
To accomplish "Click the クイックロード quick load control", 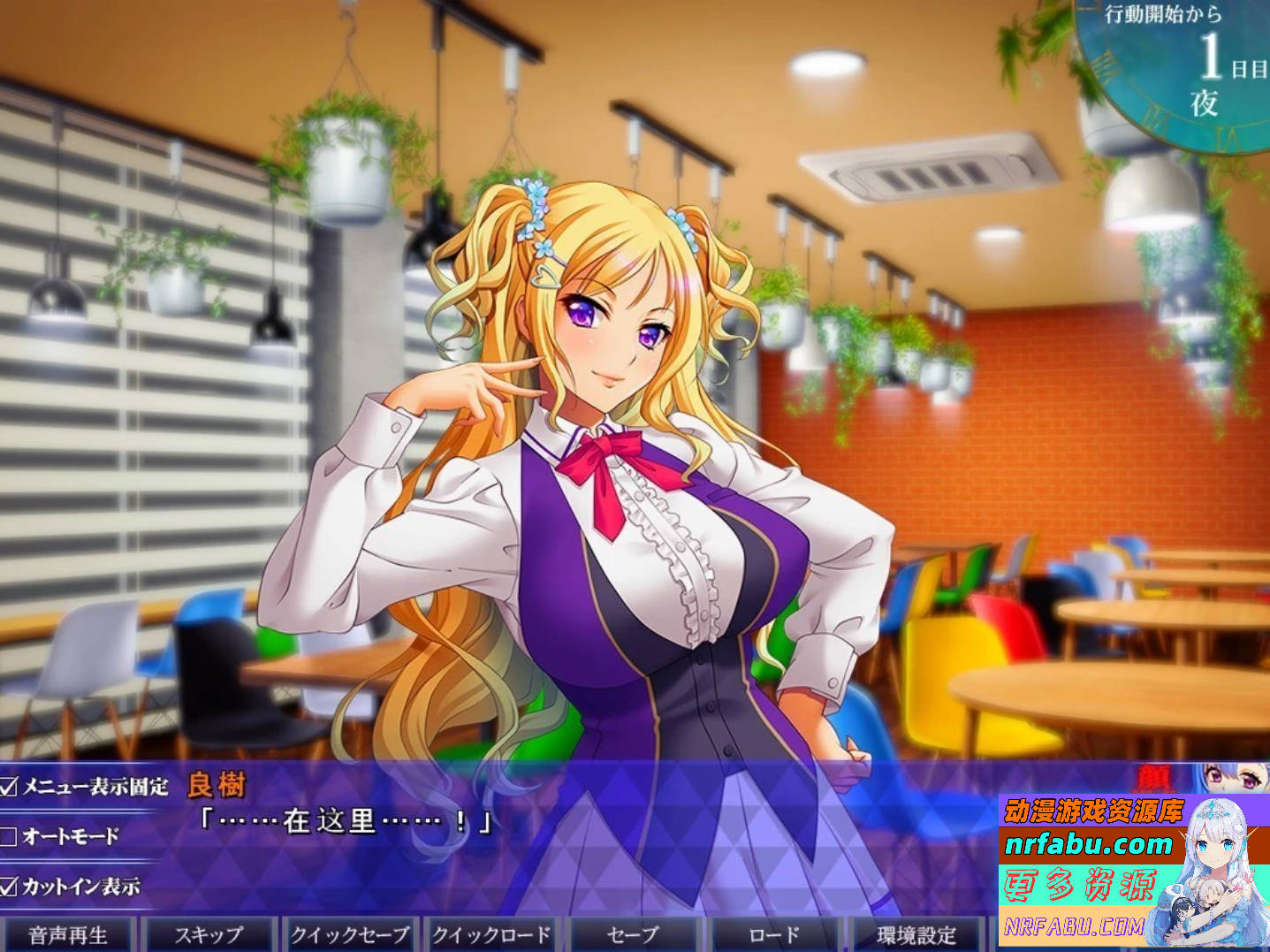I will pyautogui.click(x=490, y=933).
